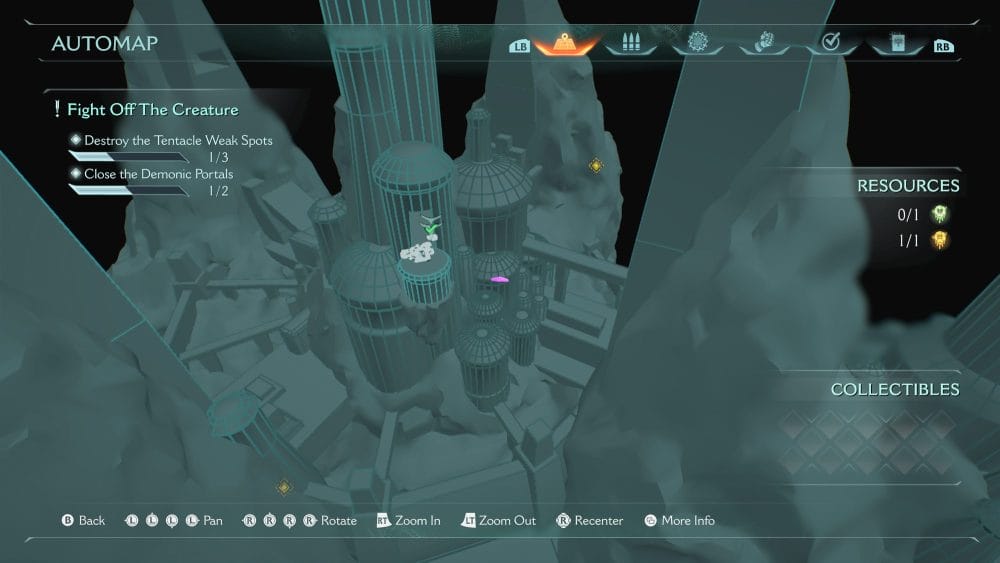Open the saw blade gear tab
The image size is (1000, 563).
697,44
